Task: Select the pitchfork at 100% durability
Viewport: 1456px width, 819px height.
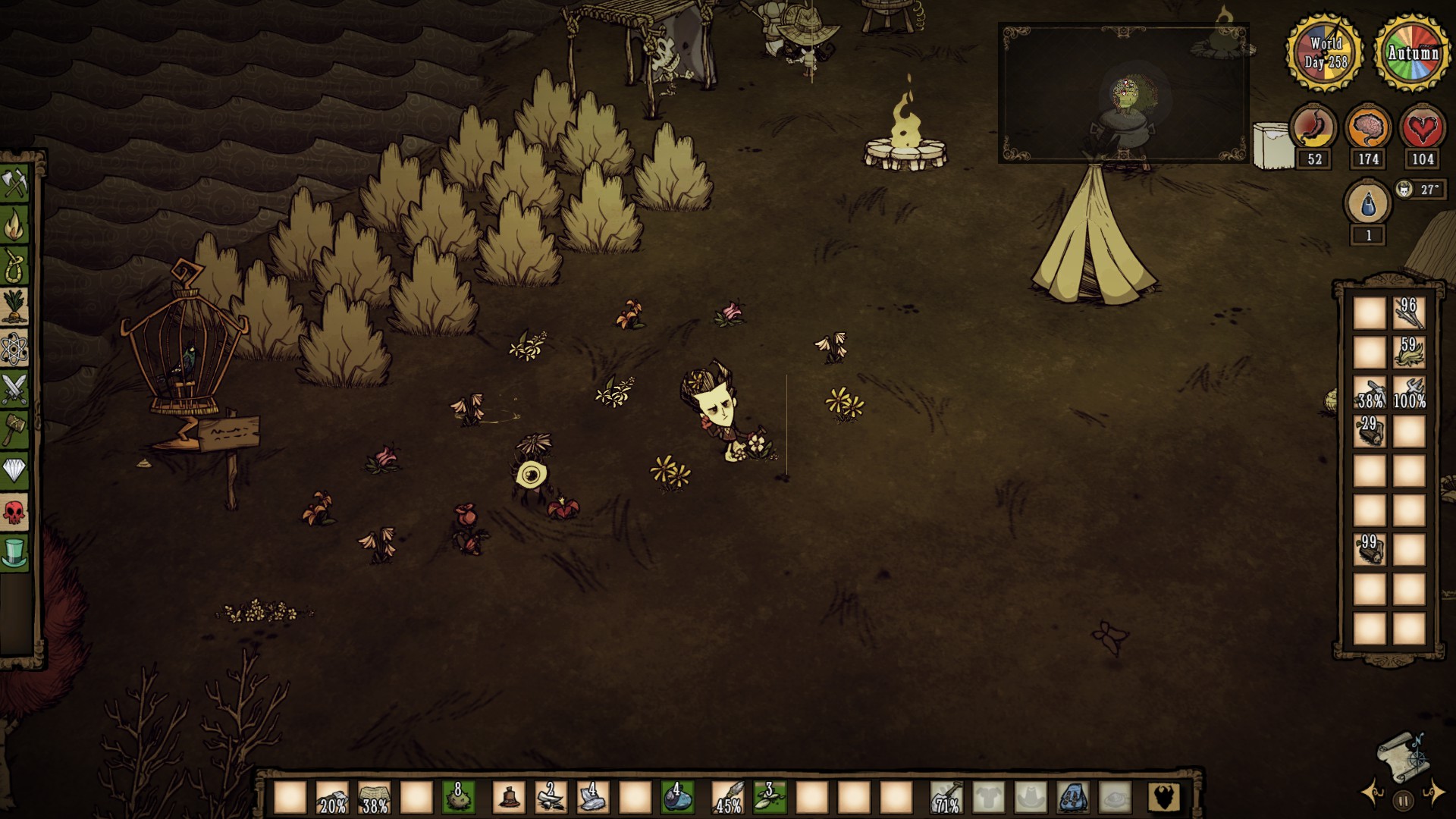Action: pyautogui.click(x=1409, y=392)
